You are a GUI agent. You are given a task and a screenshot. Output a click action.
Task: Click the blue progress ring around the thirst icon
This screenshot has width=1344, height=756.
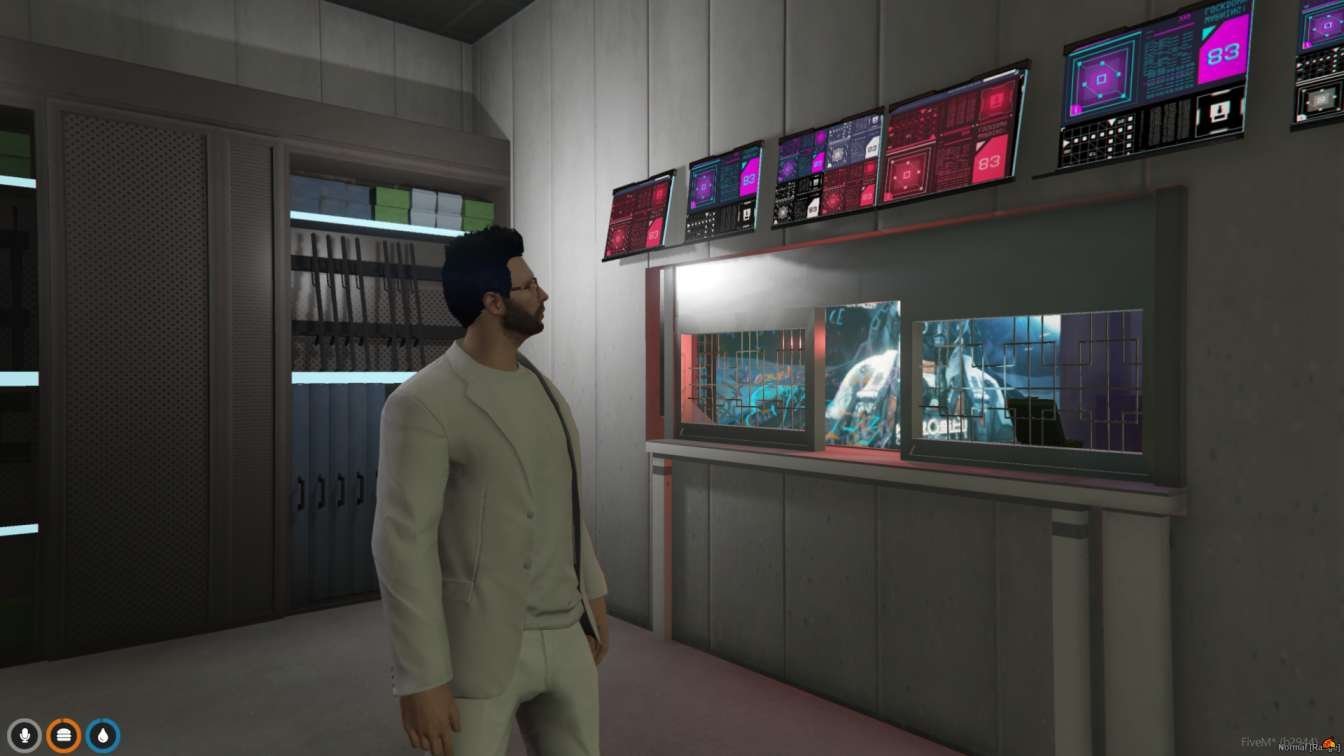tap(103, 721)
